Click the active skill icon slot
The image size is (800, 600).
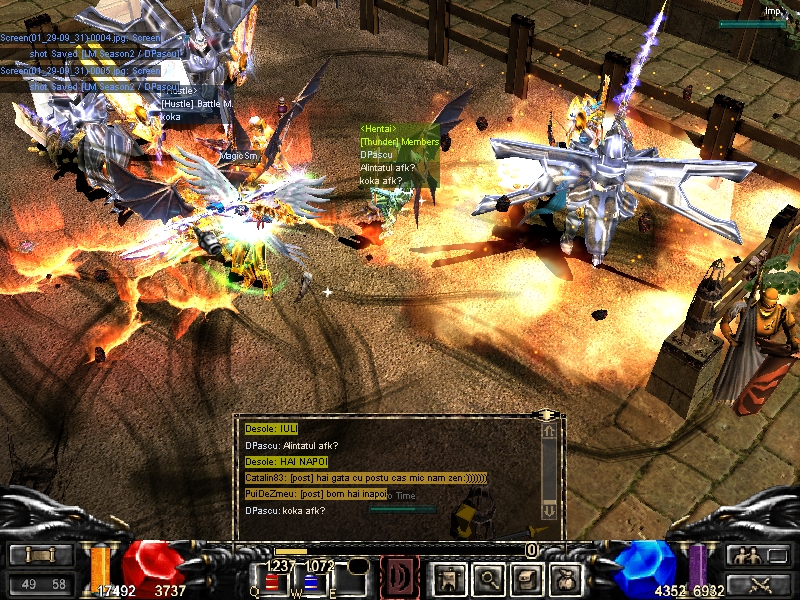pyautogui.click(x=400, y=577)
